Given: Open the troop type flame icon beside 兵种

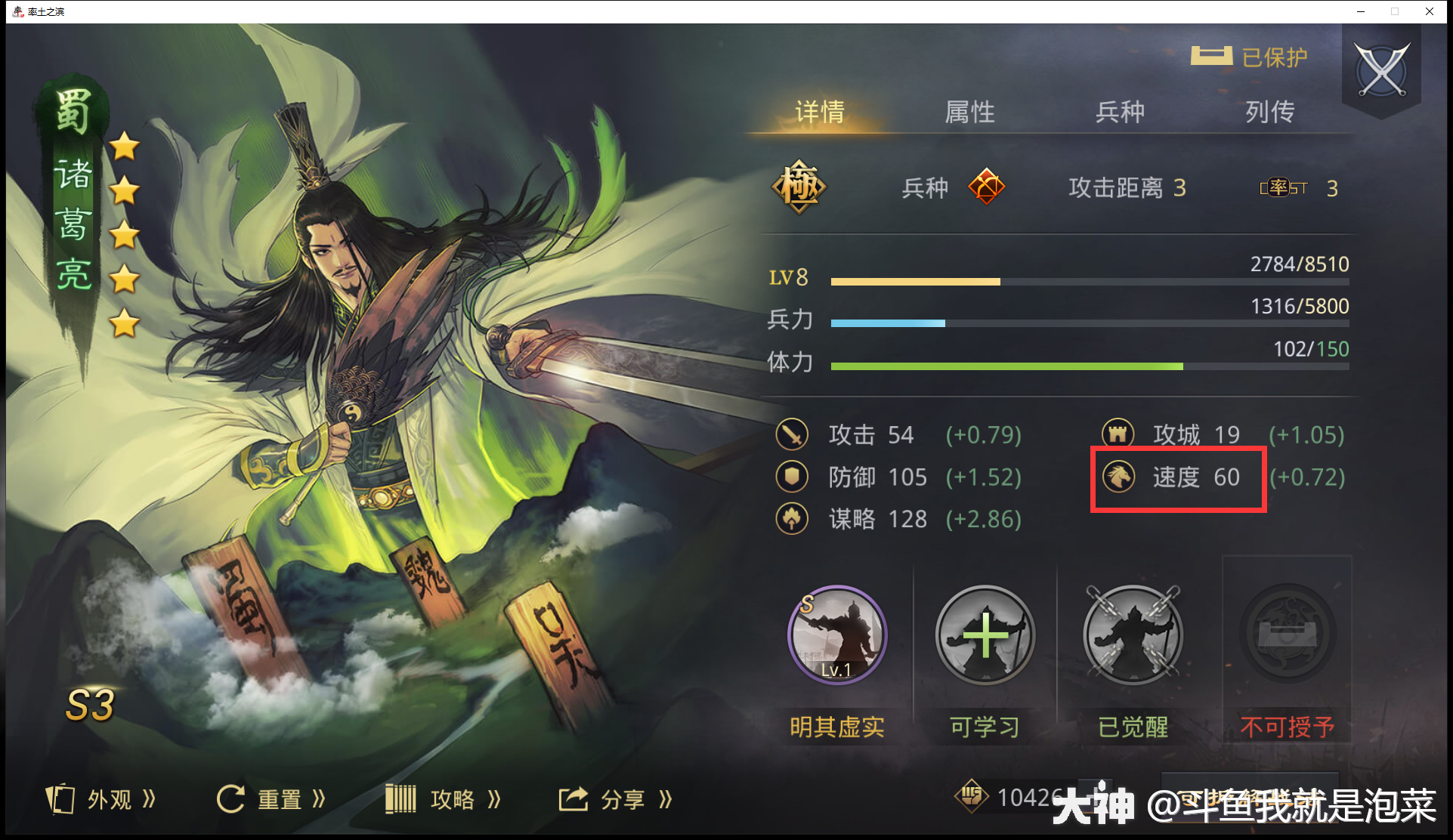Looking at the screenshot, I should tap(988, 186).
